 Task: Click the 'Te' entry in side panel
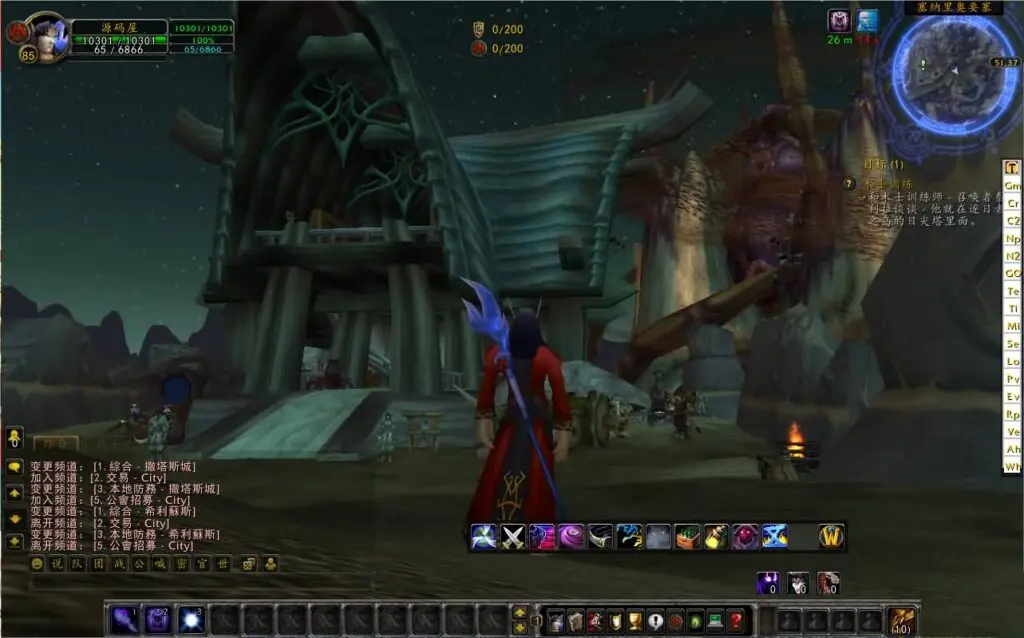pos(1013,291)
